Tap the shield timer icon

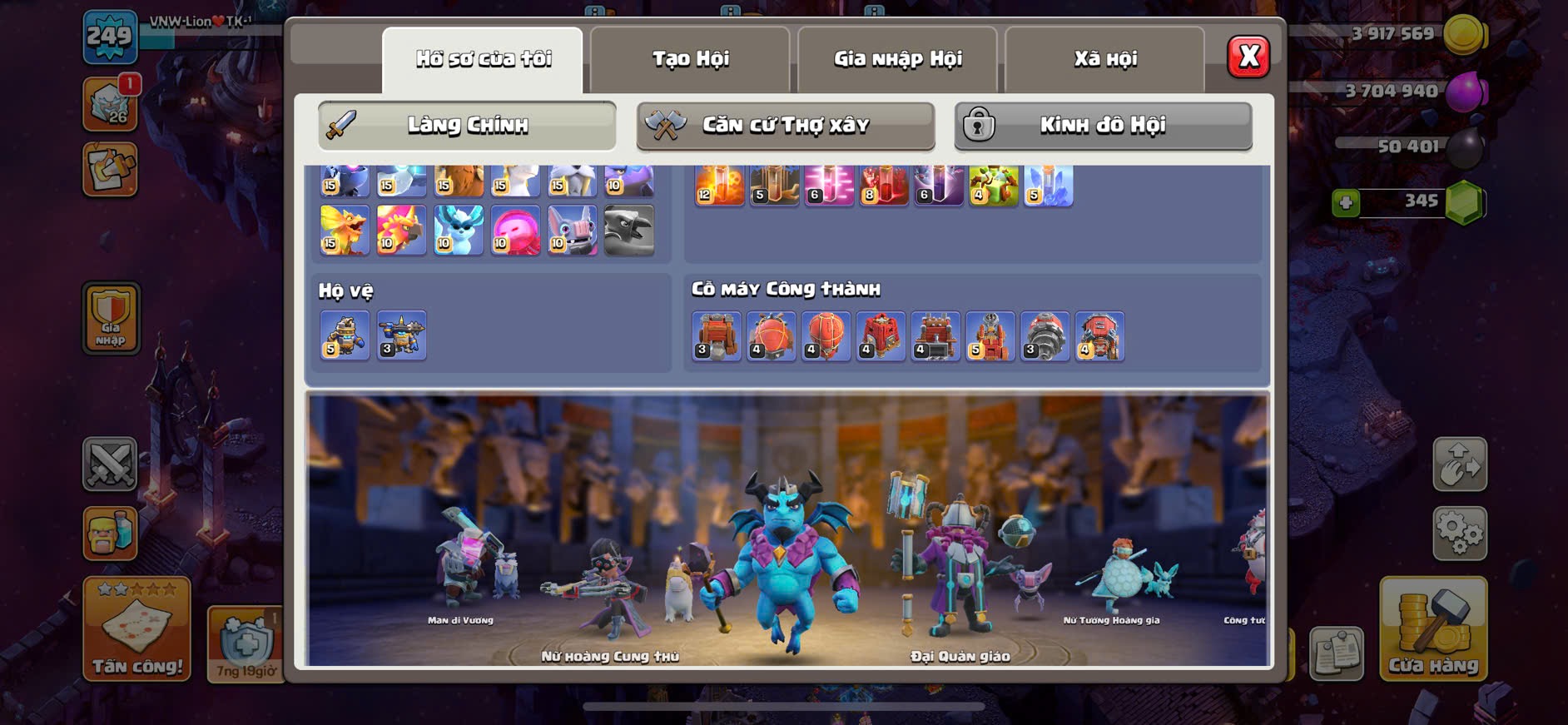tap(246, 643)
